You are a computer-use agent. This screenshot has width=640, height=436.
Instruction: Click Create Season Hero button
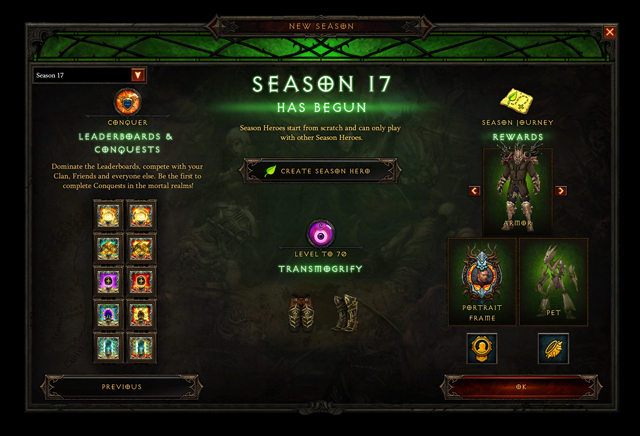[320, 171]
